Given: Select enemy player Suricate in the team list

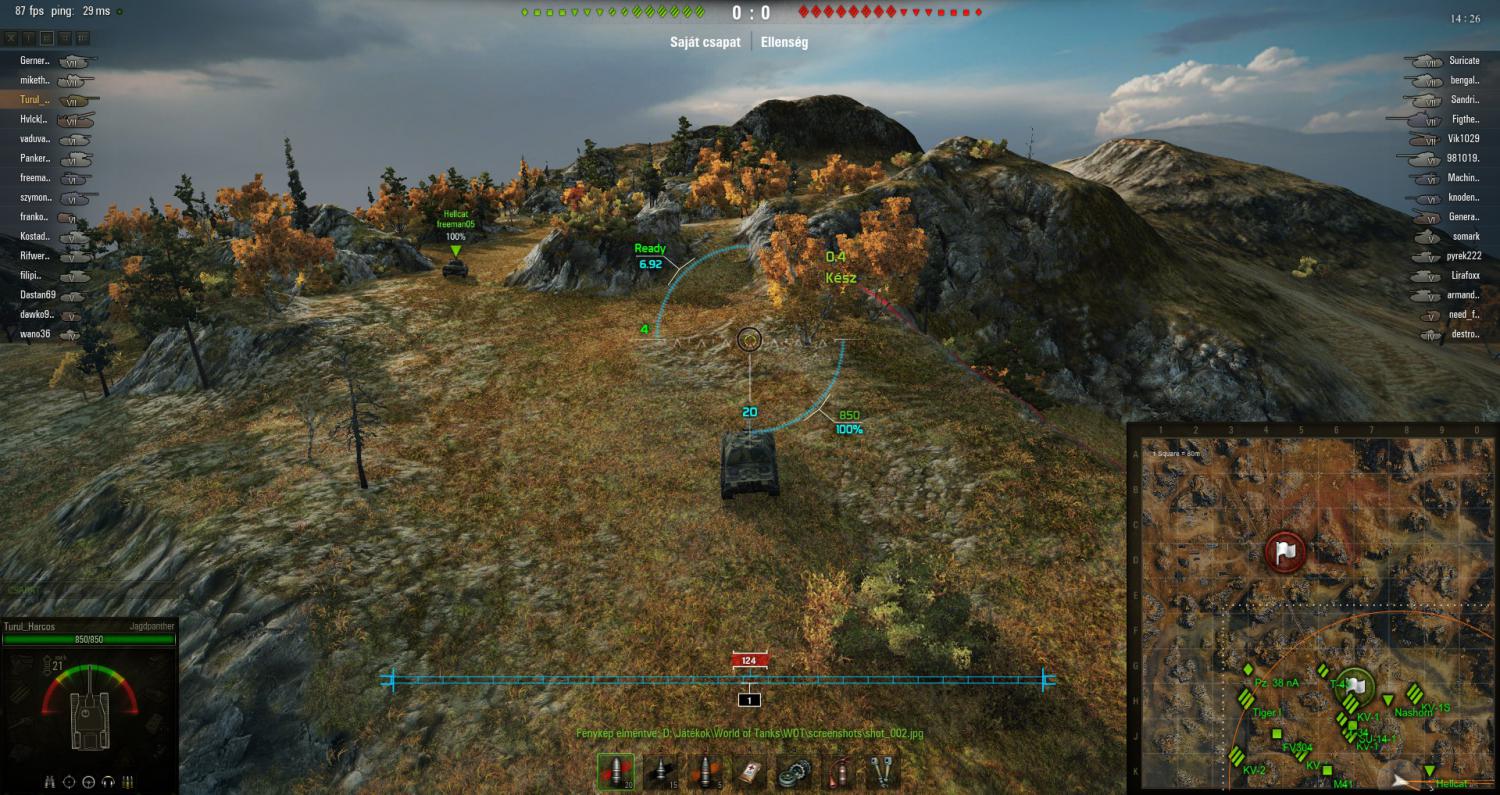Looking at the screenshot, I should [1464, 61].
